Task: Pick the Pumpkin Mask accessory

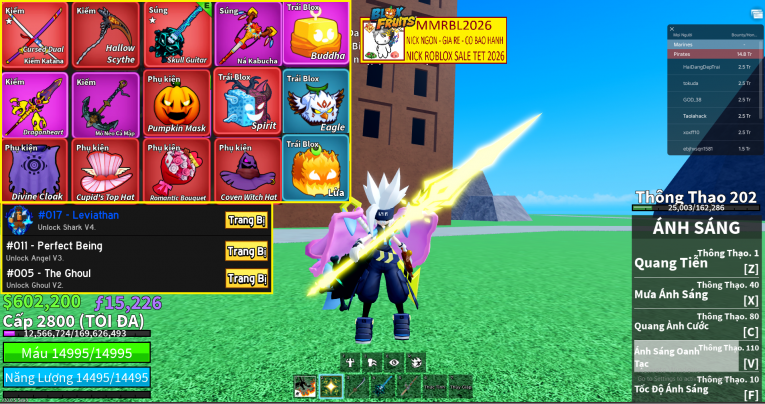Action: (x=176, y=102)
